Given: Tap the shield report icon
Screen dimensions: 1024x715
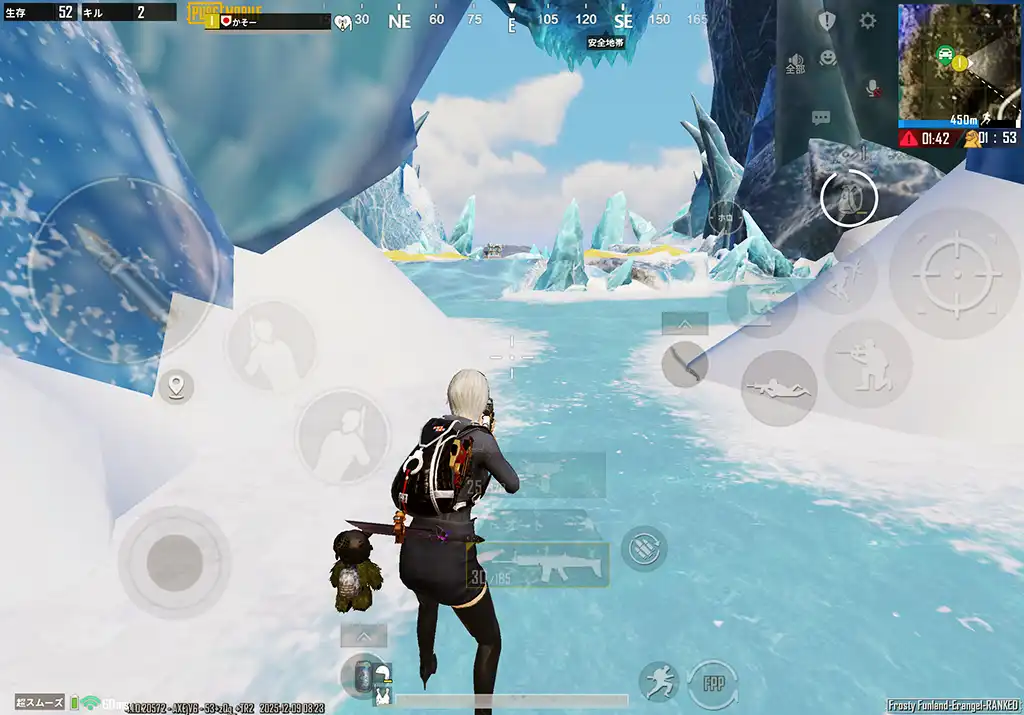Looking at the screenshot, I should point(826,21).
